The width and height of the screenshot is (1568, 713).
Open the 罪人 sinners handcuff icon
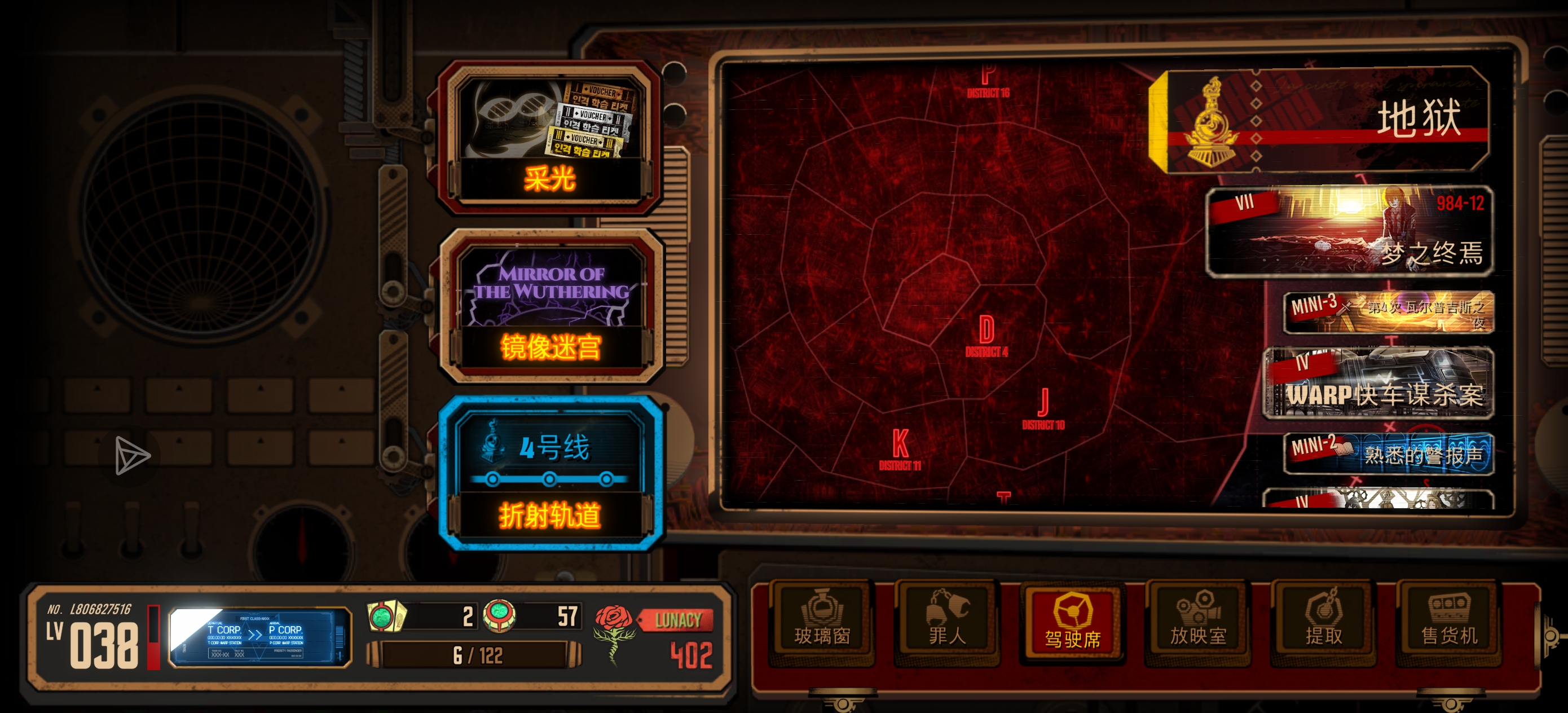pos(947,621)
